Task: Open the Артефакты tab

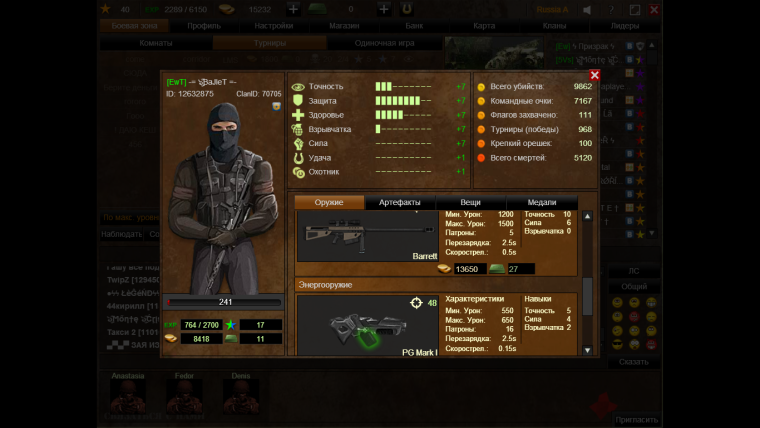Action: tap(400, 202)
